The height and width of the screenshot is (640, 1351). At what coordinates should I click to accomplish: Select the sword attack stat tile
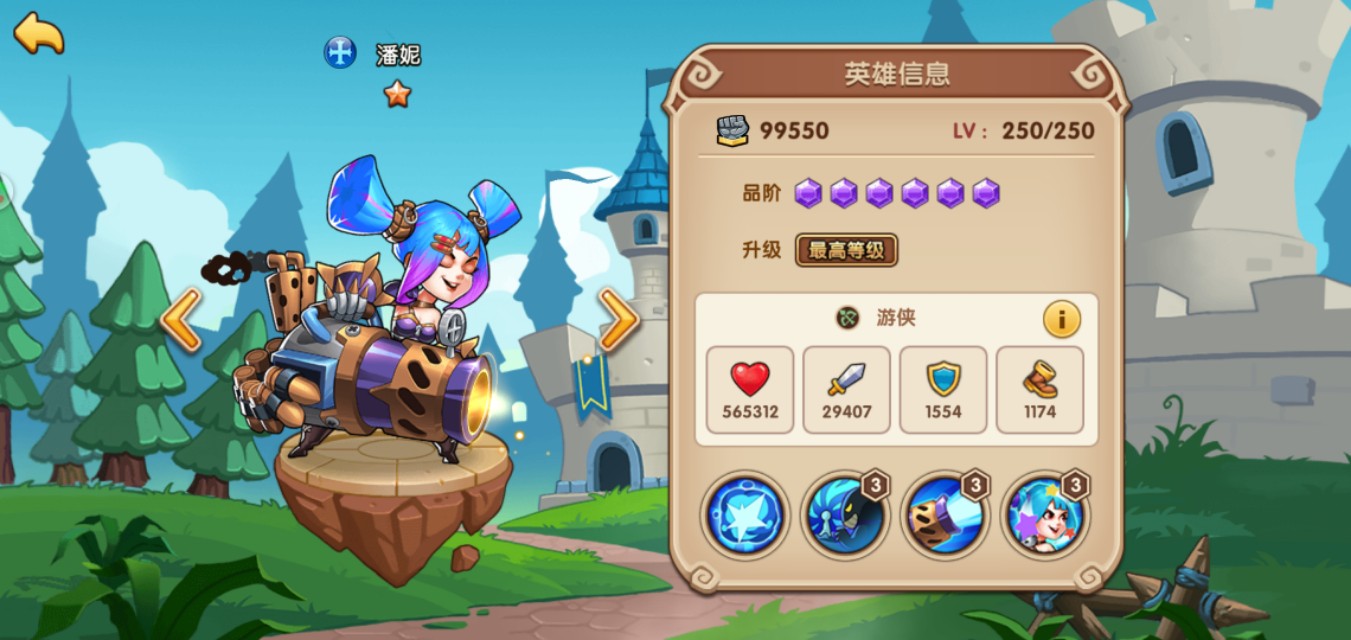846,390
